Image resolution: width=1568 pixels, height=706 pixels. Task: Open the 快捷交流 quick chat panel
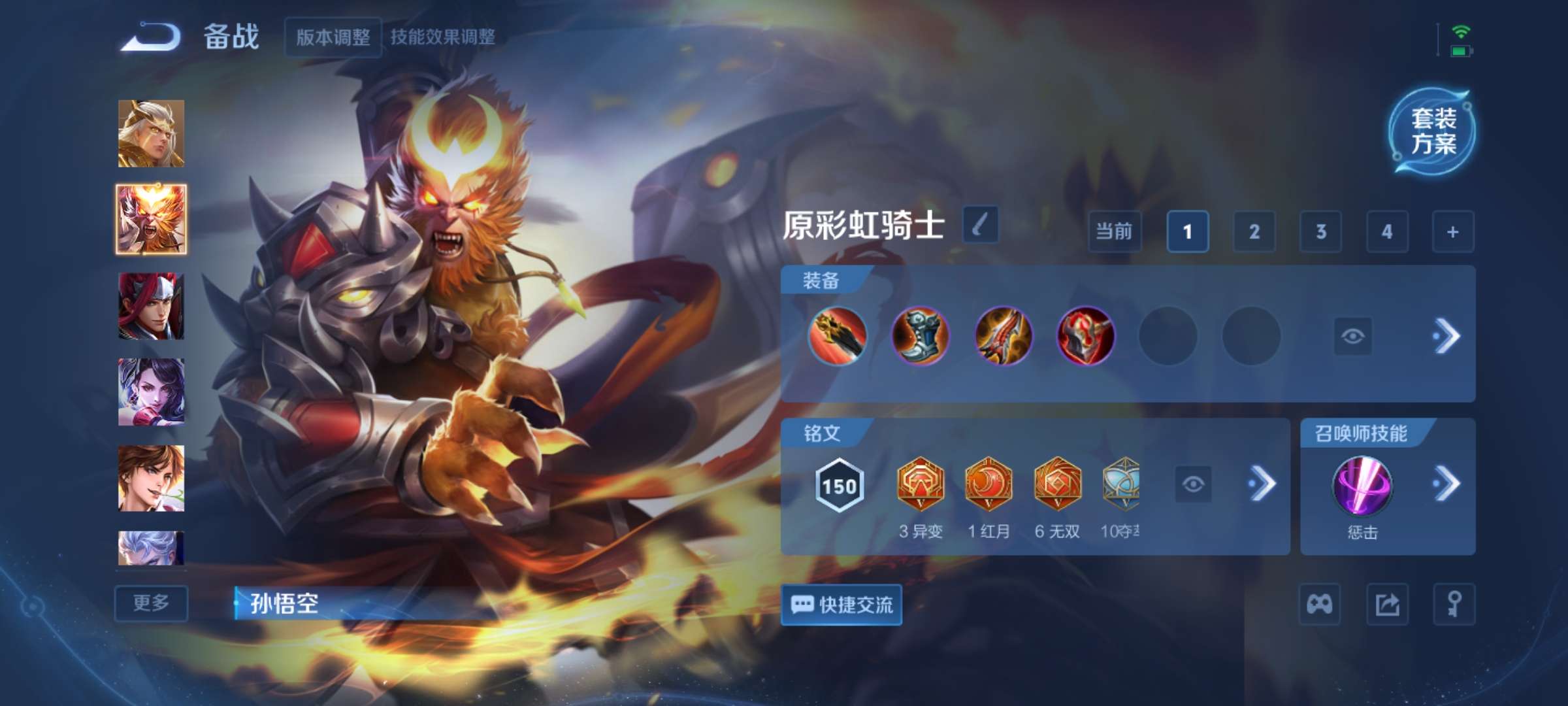coord(841,605)
